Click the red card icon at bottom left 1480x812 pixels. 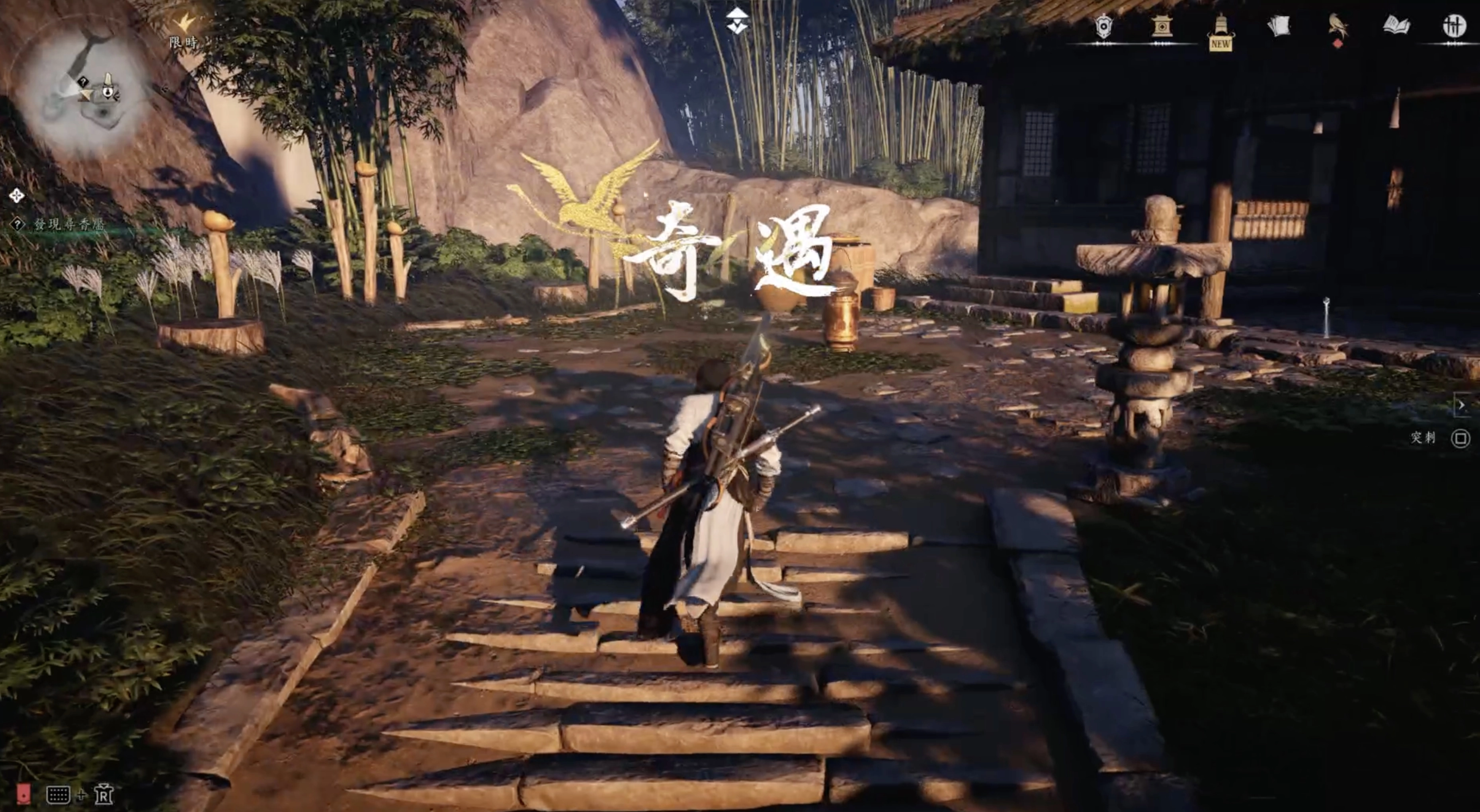point(23,794)
